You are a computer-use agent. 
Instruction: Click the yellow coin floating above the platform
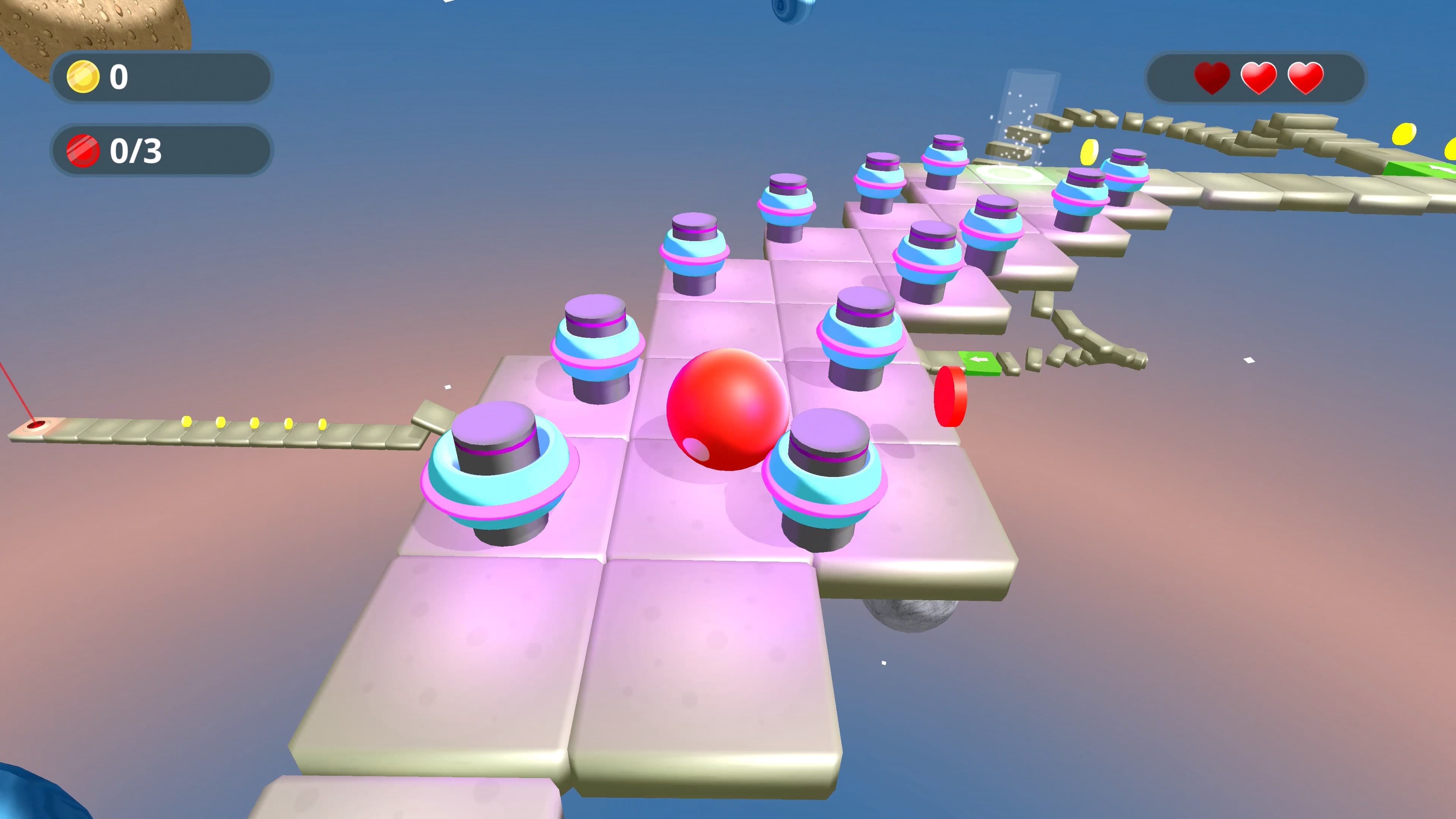[1090, 152]
